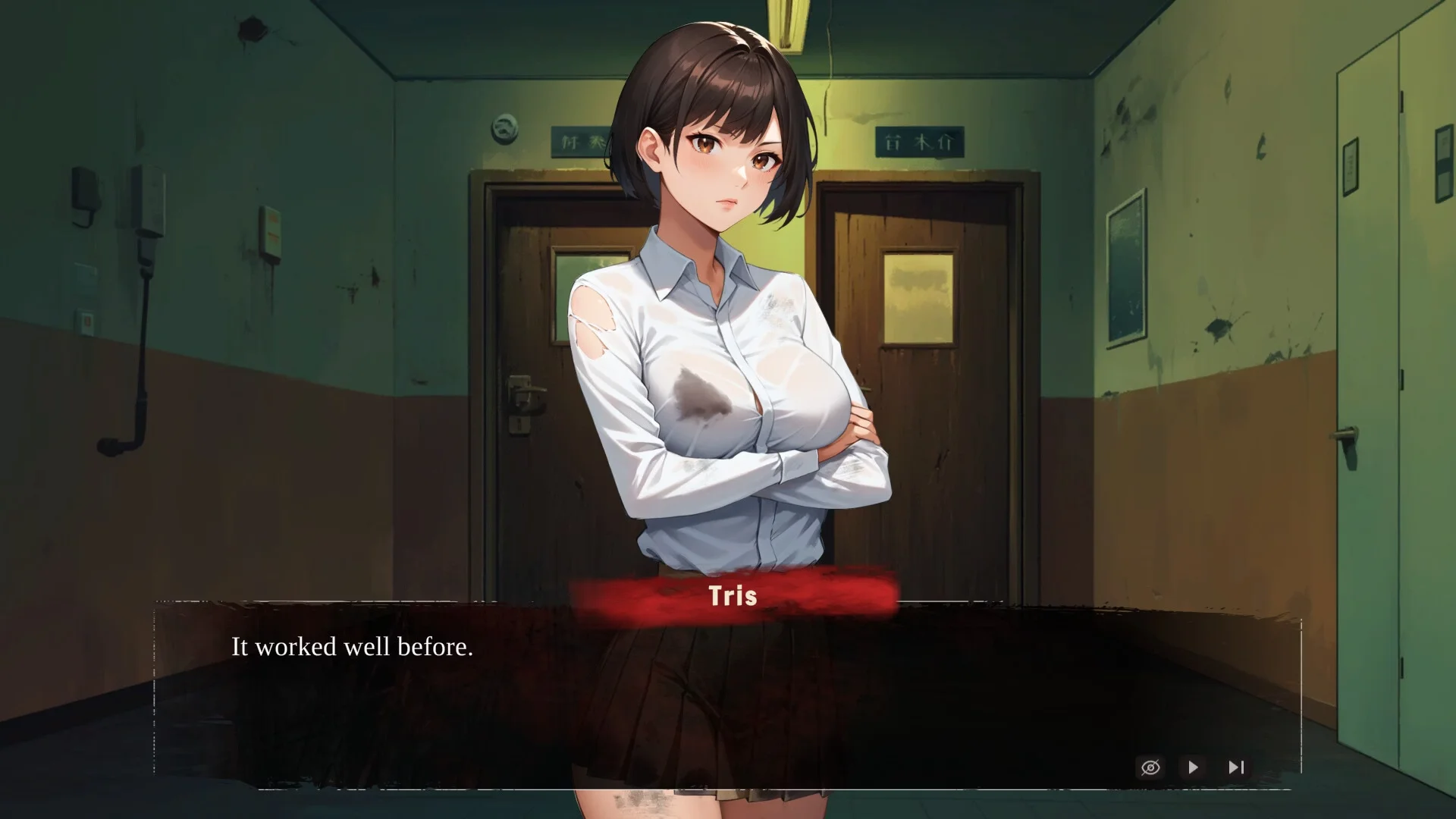Hide the dialogue box with eye icon
The height and width of the screenshot is (819, 1456).
coord(1150,767)
